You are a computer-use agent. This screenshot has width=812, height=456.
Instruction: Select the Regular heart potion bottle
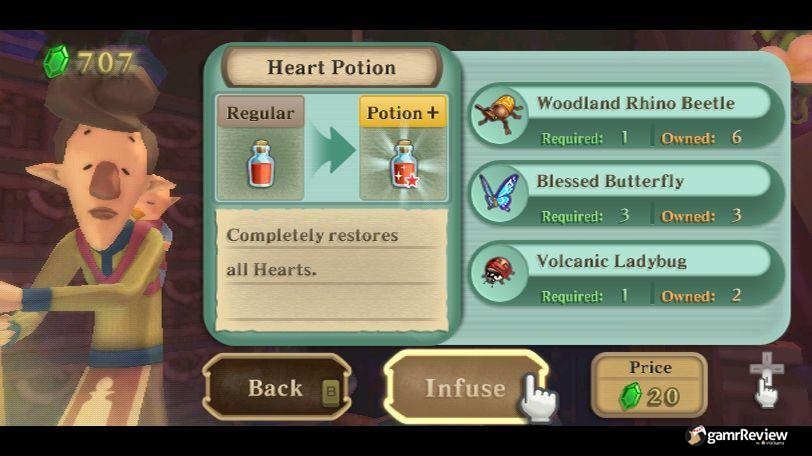(260, 163)
